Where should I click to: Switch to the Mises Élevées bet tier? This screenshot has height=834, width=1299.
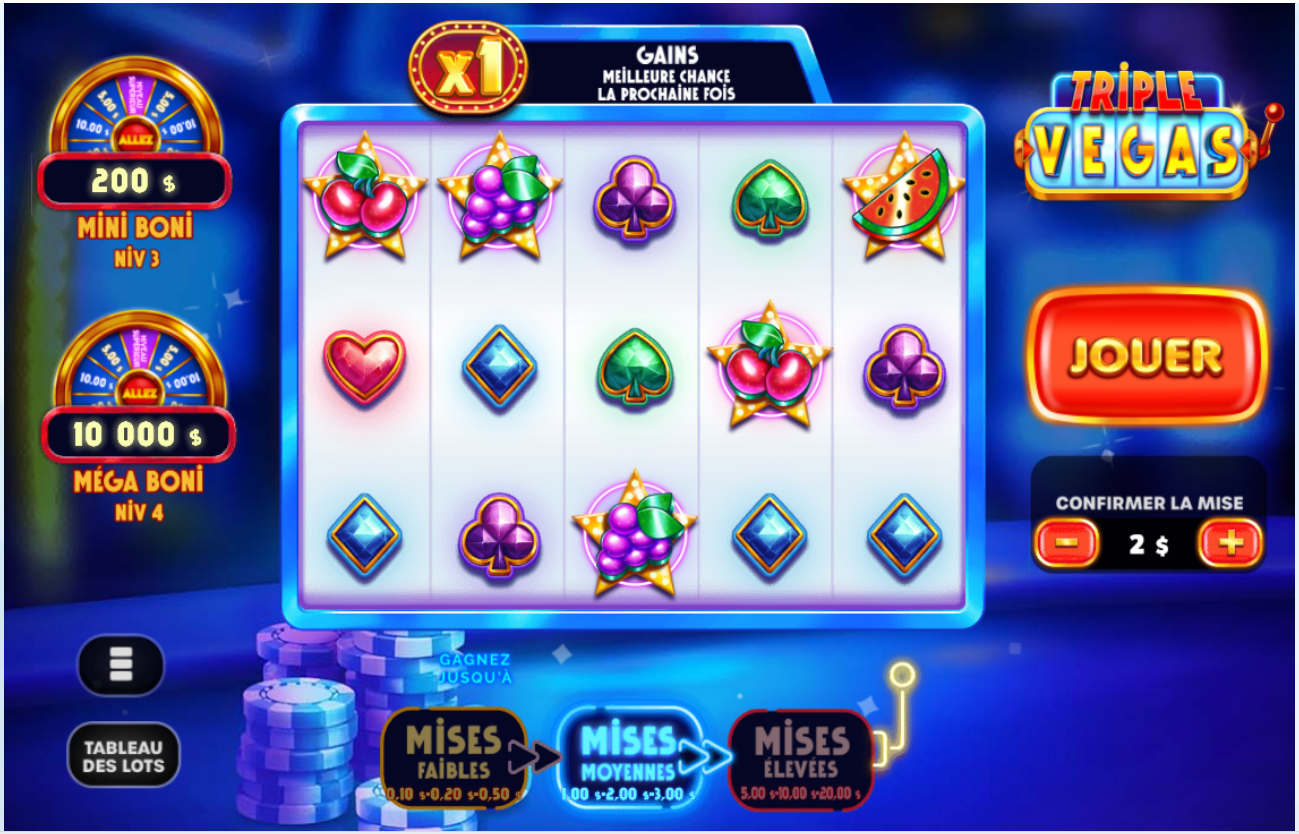click(x=801, y=757)
